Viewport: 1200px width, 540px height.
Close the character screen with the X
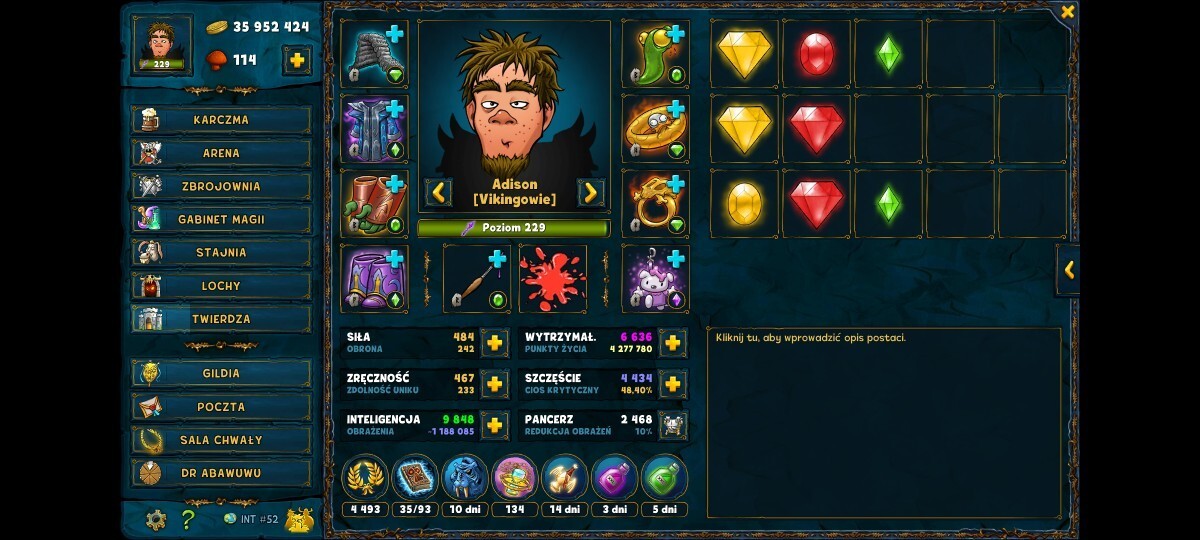click(x=1067, y=12)
